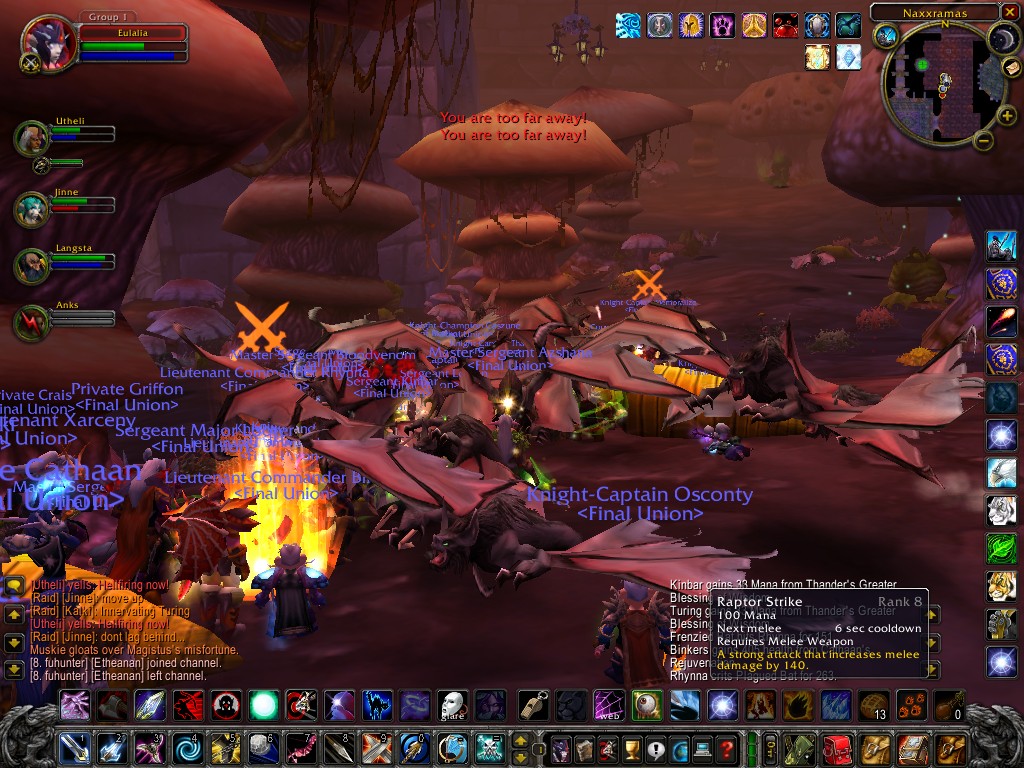This screenshot has width=1024, height=768.
Task: Open the gold trophy talents button
Action: pyautogui.click(x=632, y=748)
